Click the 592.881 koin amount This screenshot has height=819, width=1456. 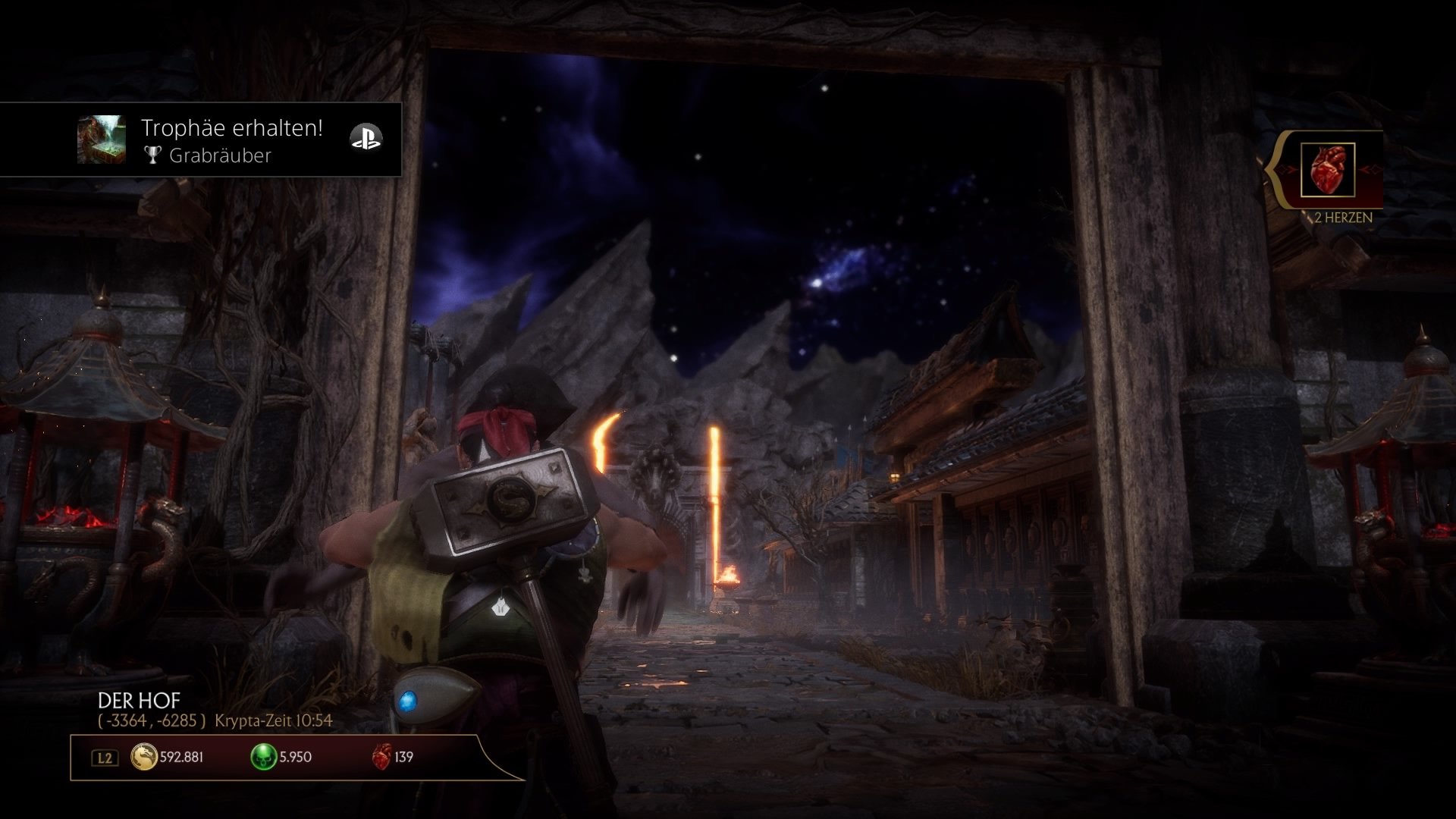(x=180, y=757)
